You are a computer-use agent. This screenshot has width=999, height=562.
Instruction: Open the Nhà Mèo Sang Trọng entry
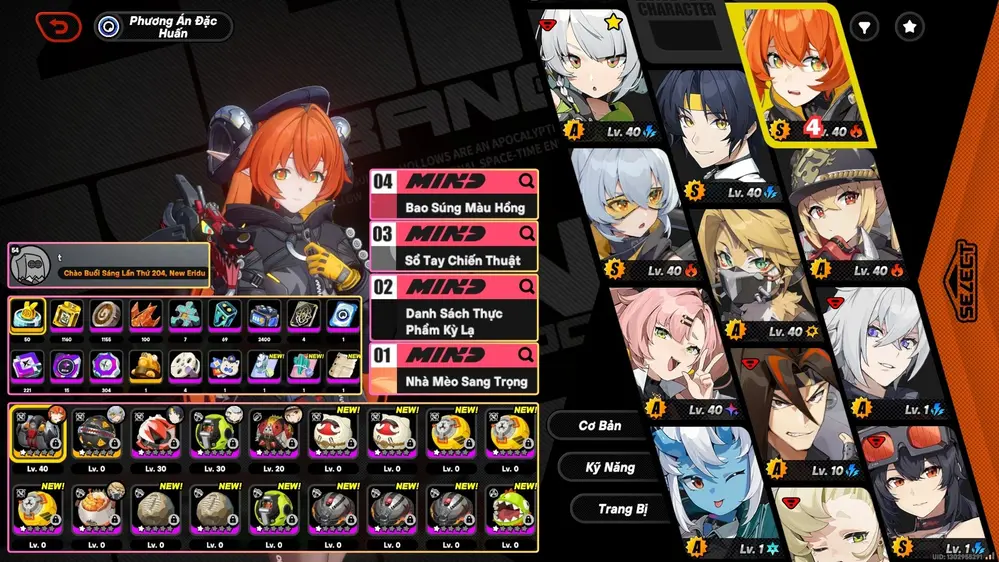coord(453,368)
